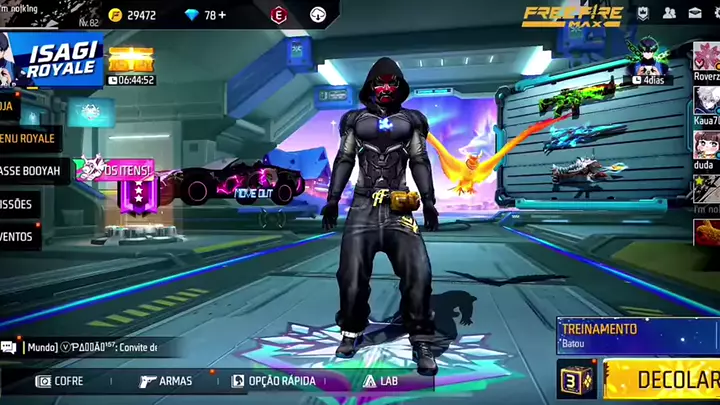
Task: Open the player profile banner
Action: tap(50, 13)
